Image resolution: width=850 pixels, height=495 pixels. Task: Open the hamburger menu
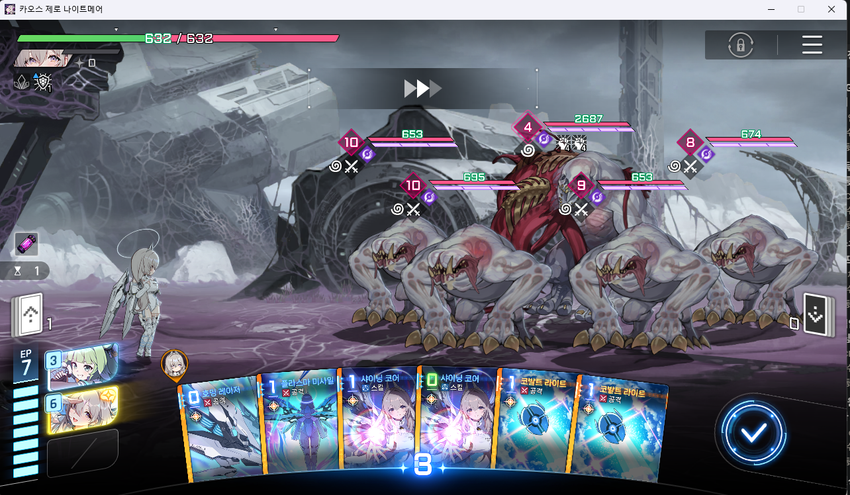click(812, 45)
